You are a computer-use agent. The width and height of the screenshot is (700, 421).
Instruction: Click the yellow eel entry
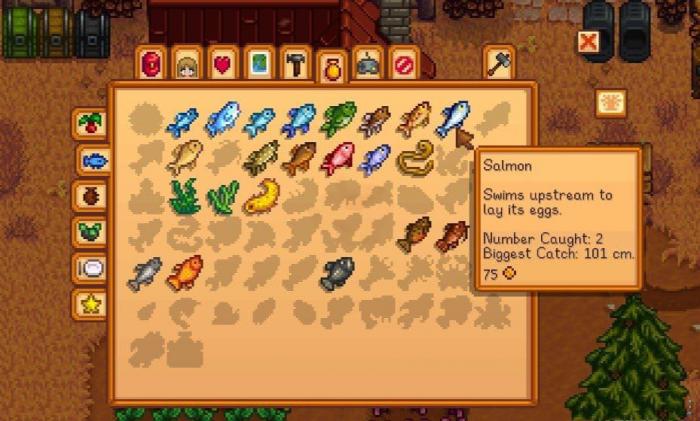pos(413,158)
